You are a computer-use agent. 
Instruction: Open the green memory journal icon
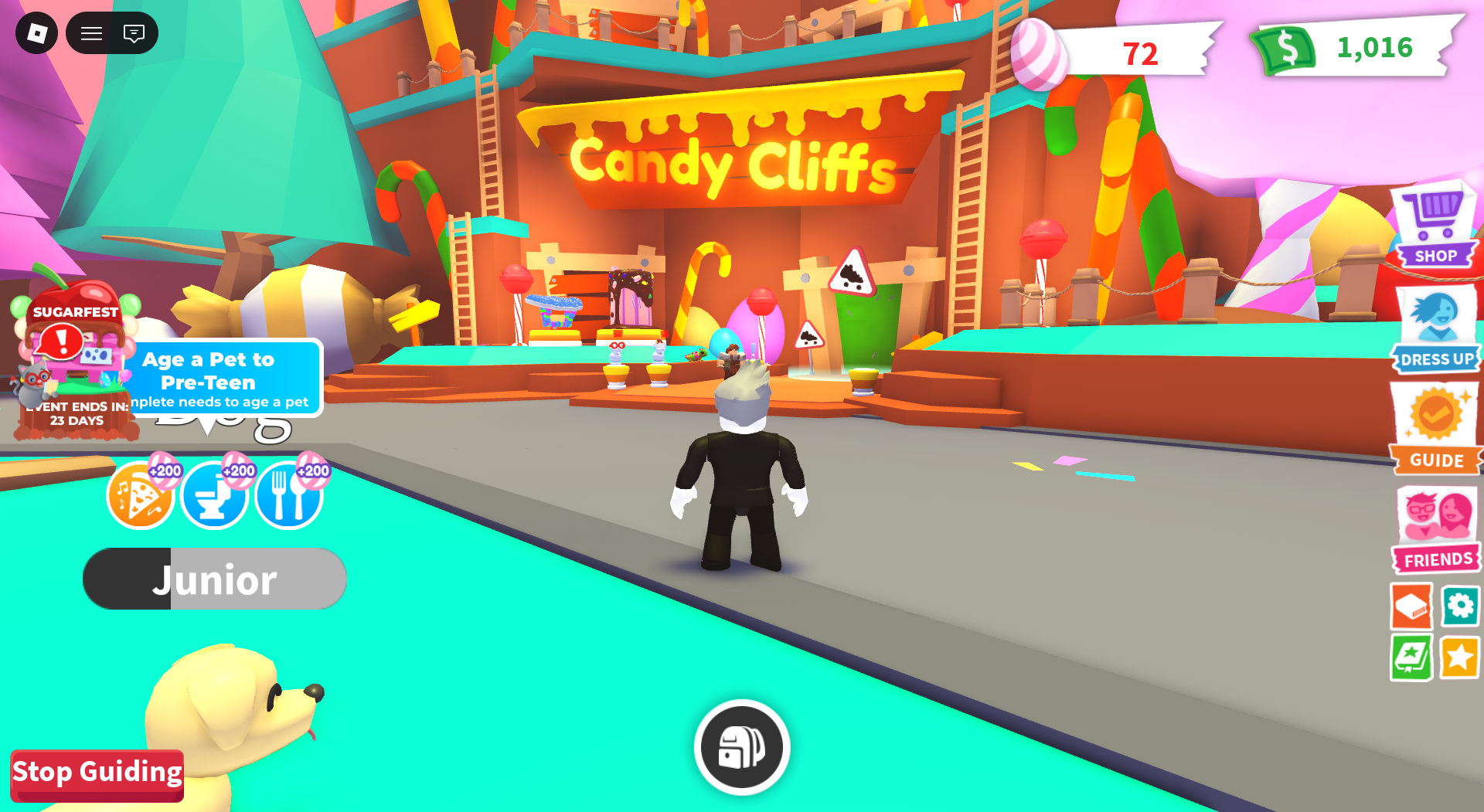click(x=1413, y=657)
